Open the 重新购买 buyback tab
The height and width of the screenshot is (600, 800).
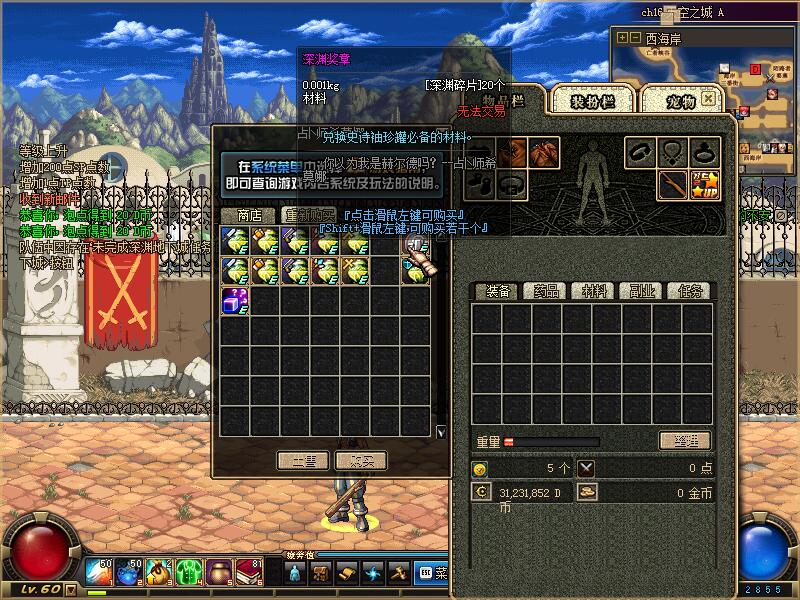tap(307, 215)
